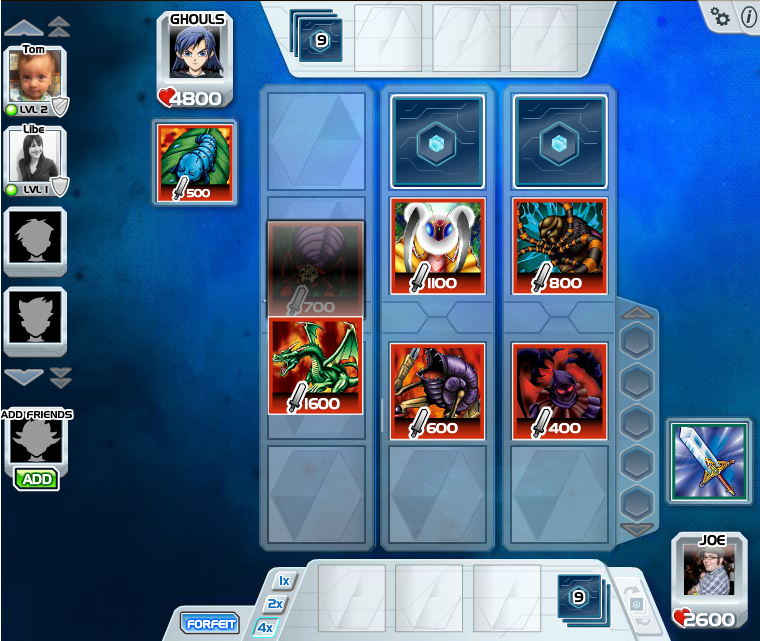Choose the purple beetle card with 600 attack
This screenshot has width=760, height=641.
coord(438,390)
